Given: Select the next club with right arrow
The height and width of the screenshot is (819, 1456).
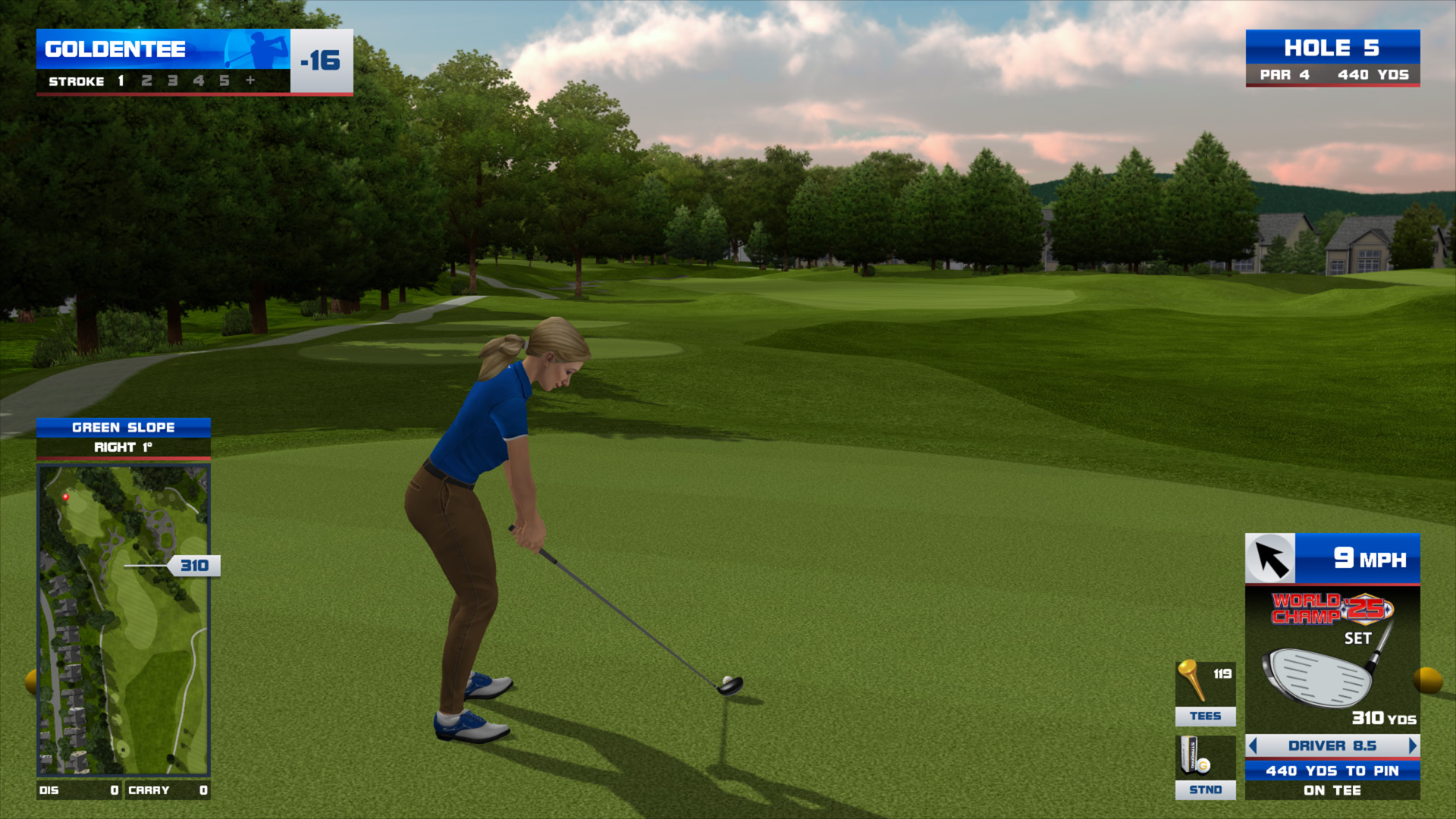Looking at the screenshot, I should (1412, 746).
